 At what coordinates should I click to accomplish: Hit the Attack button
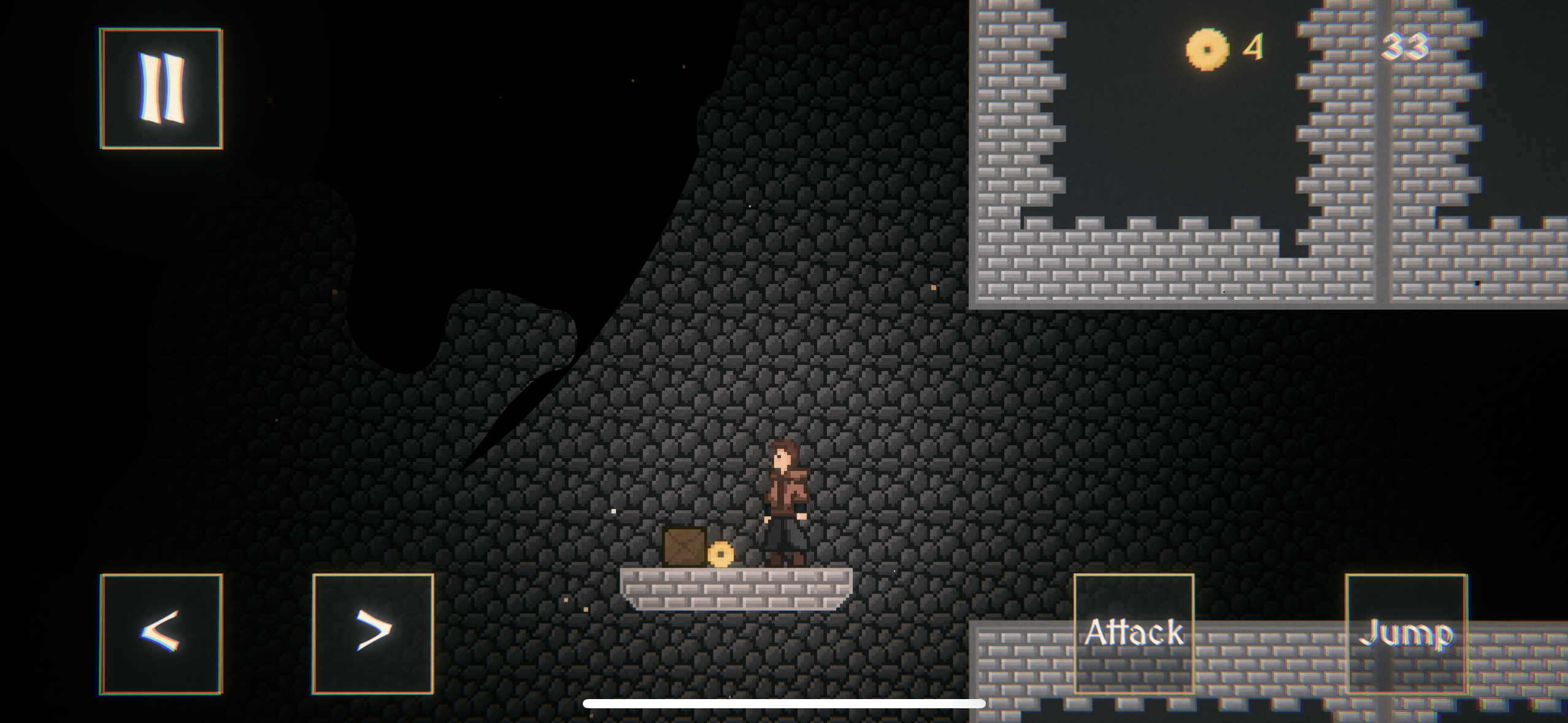(x=1134, y=633)
